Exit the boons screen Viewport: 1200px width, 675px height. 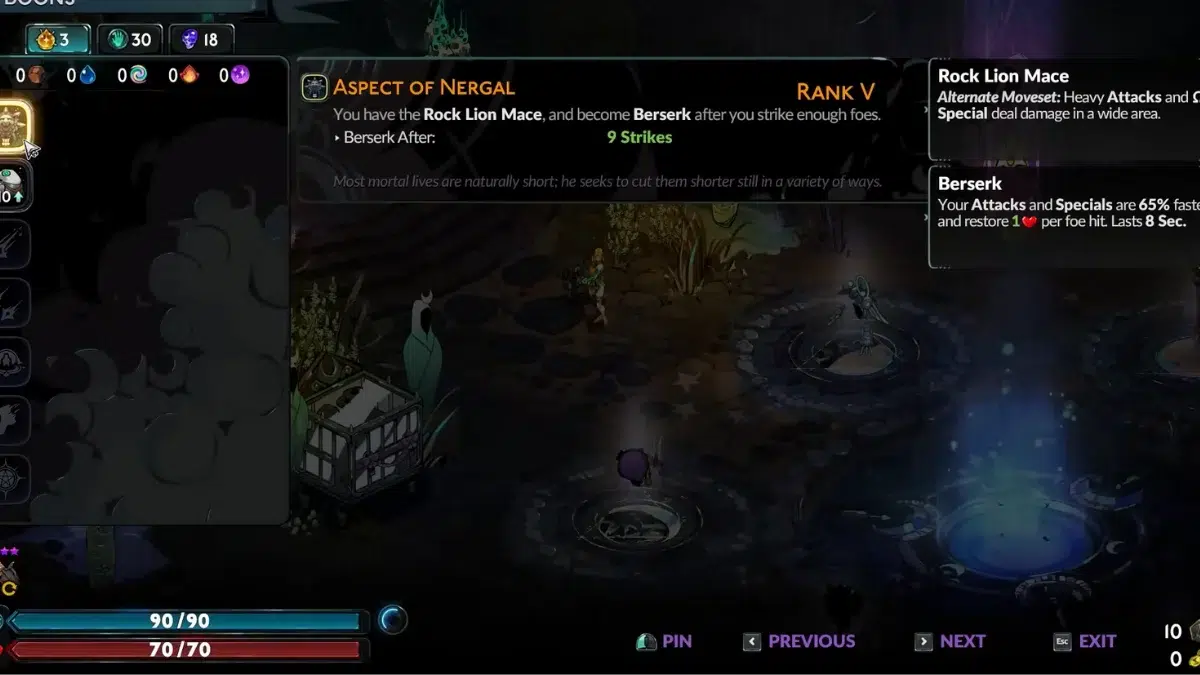1085,642
